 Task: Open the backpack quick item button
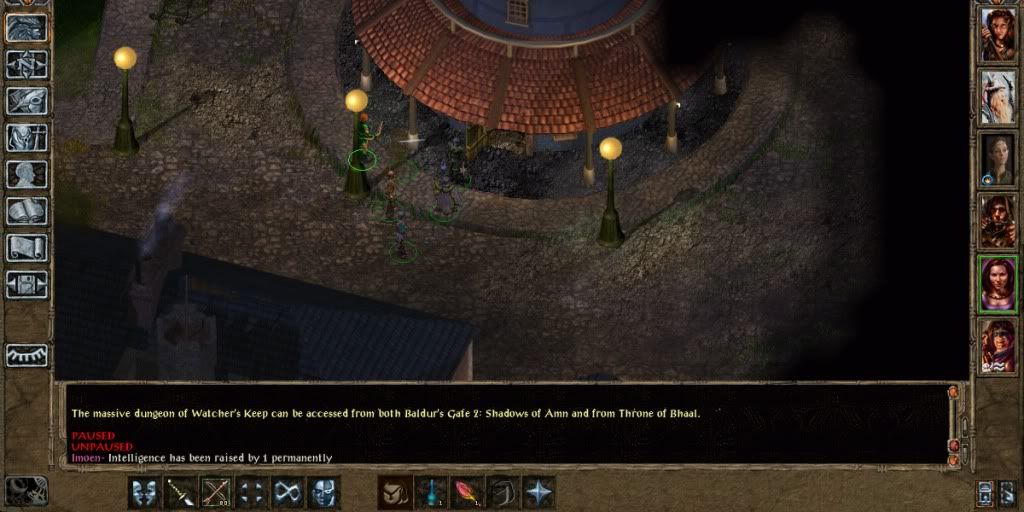pyautogui.click(x=395, y=492)
